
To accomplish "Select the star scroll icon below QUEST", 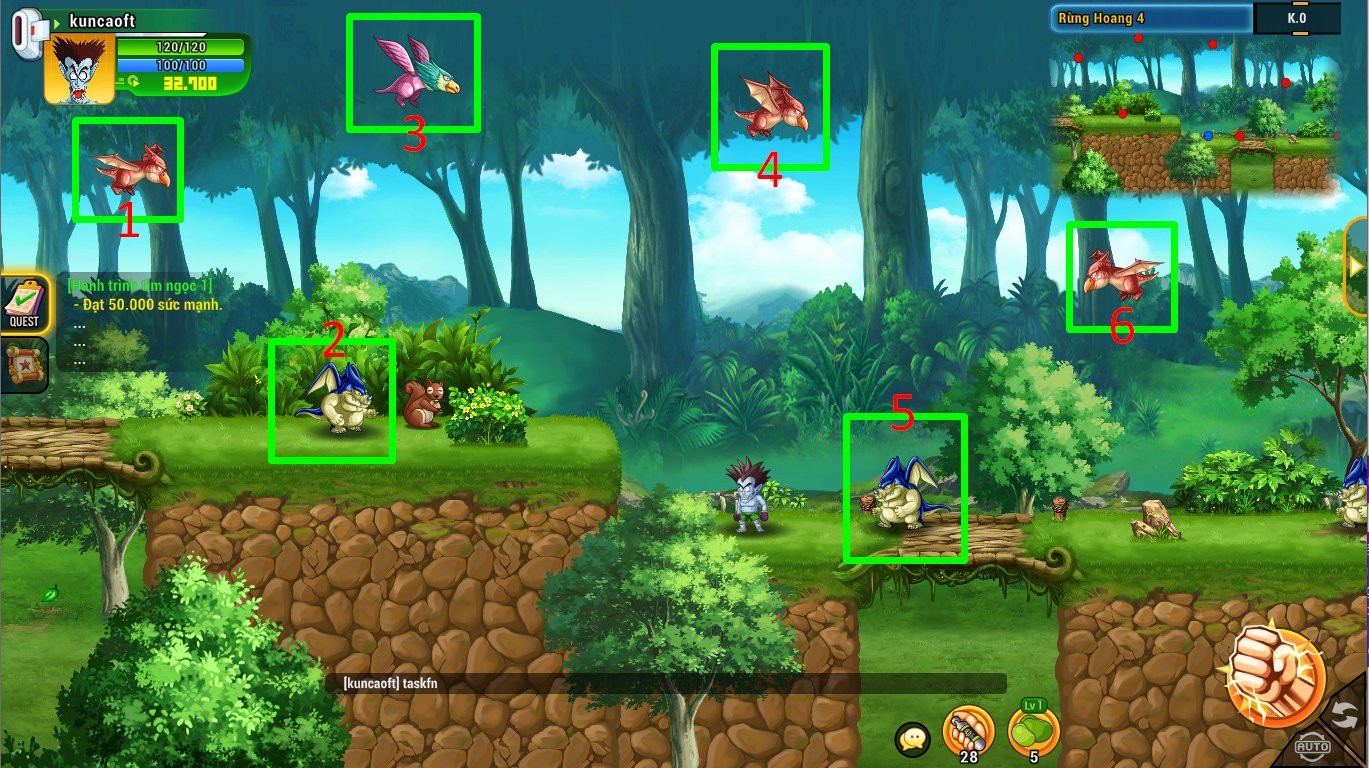I will [x=24, y=365].
